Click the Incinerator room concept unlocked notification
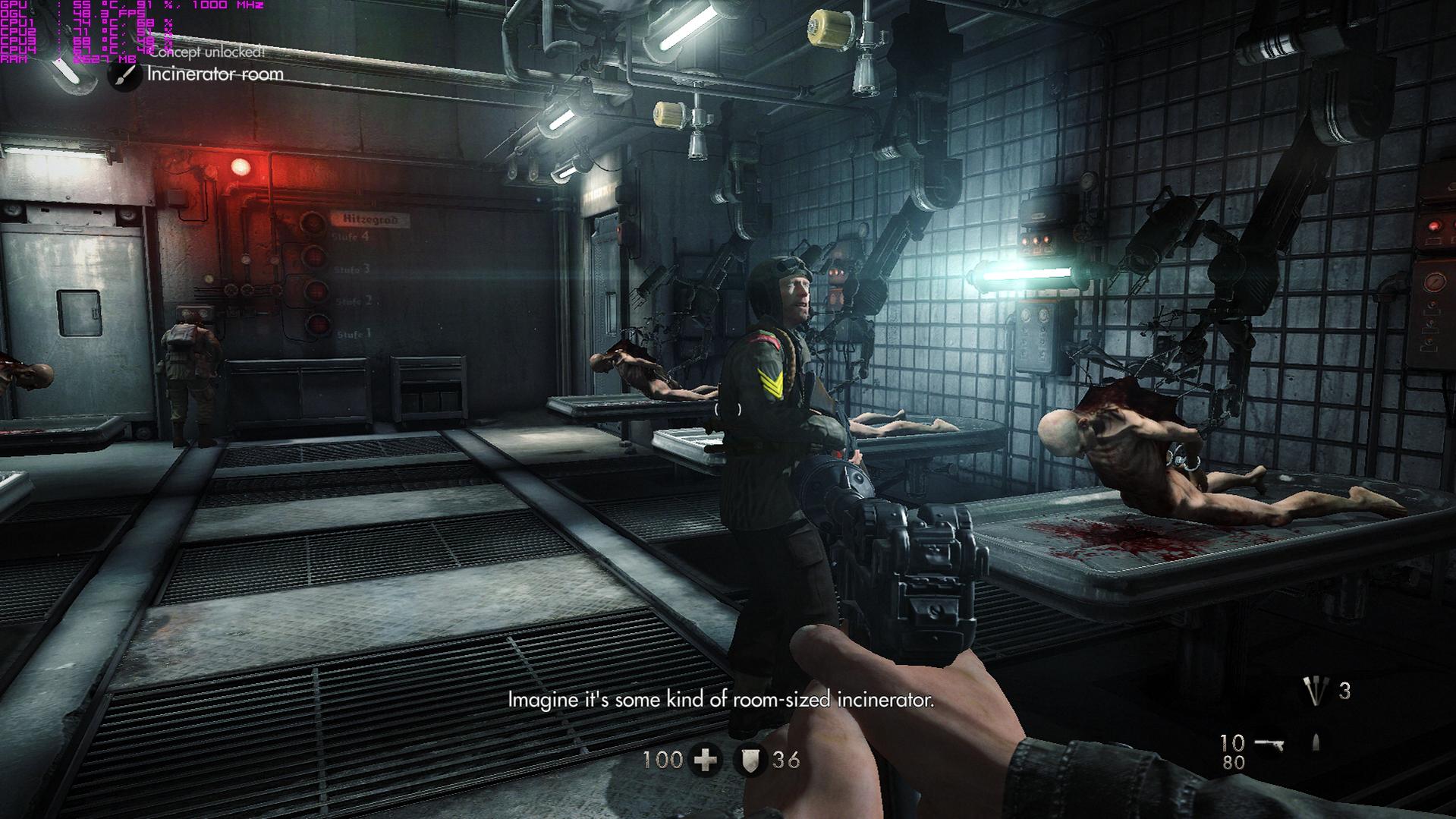The image size is (1456, 819). (x=215, y=74)
